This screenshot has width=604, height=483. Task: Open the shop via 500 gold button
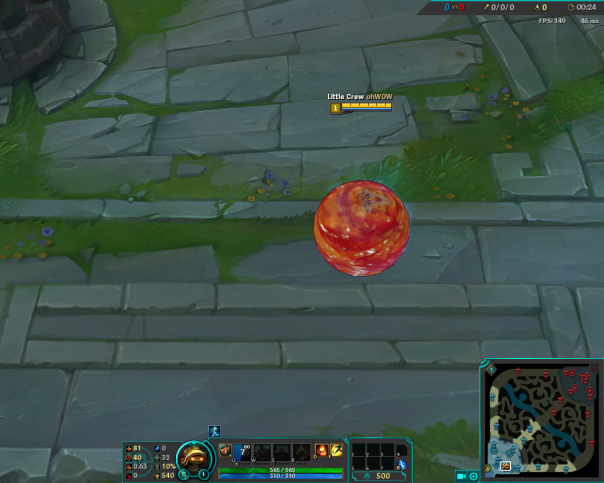(x=381, y=475)
